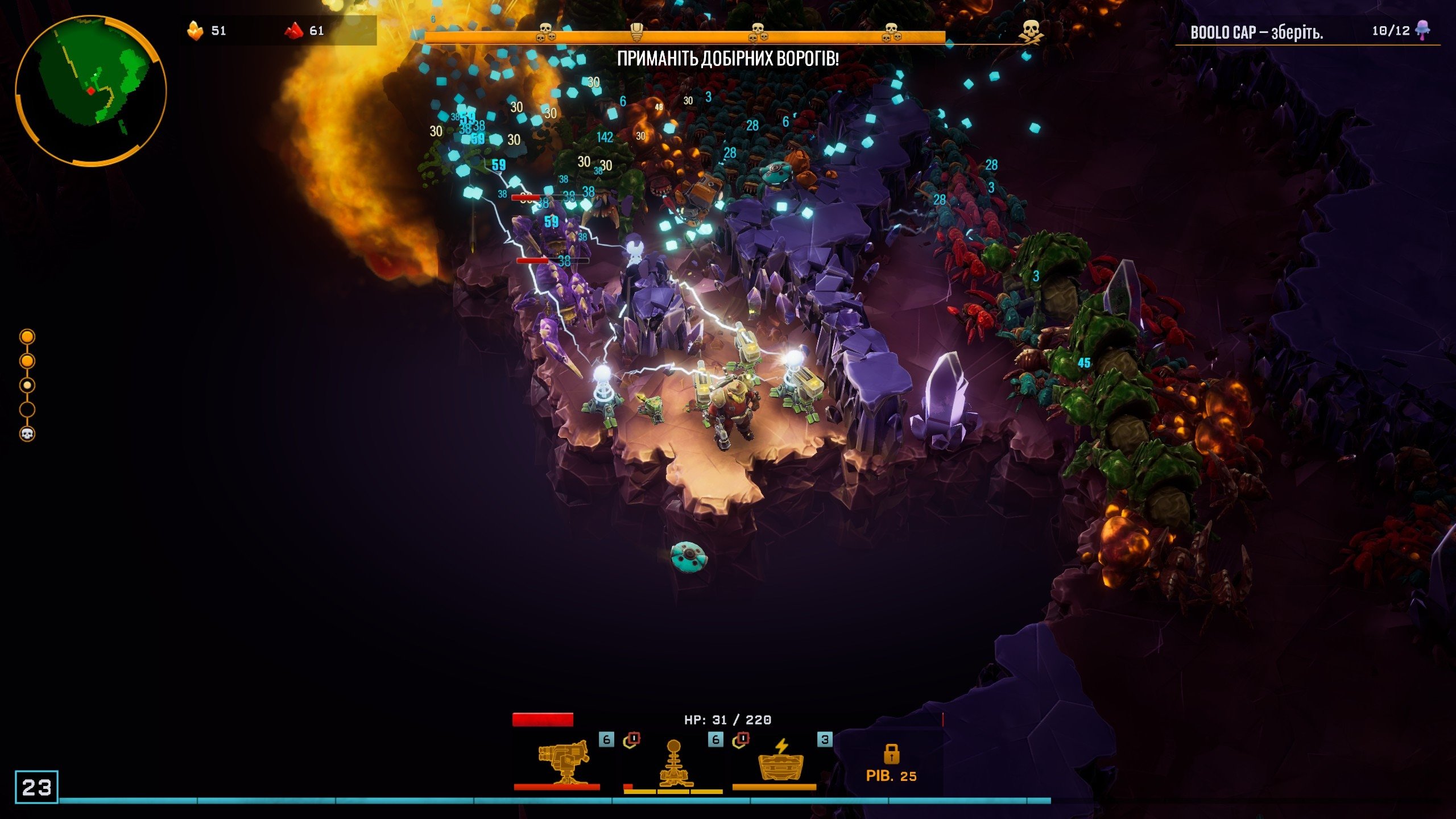
Task: Click the skull node on the stage tracker
Action: pyautogui.click(x=27, y=434)
